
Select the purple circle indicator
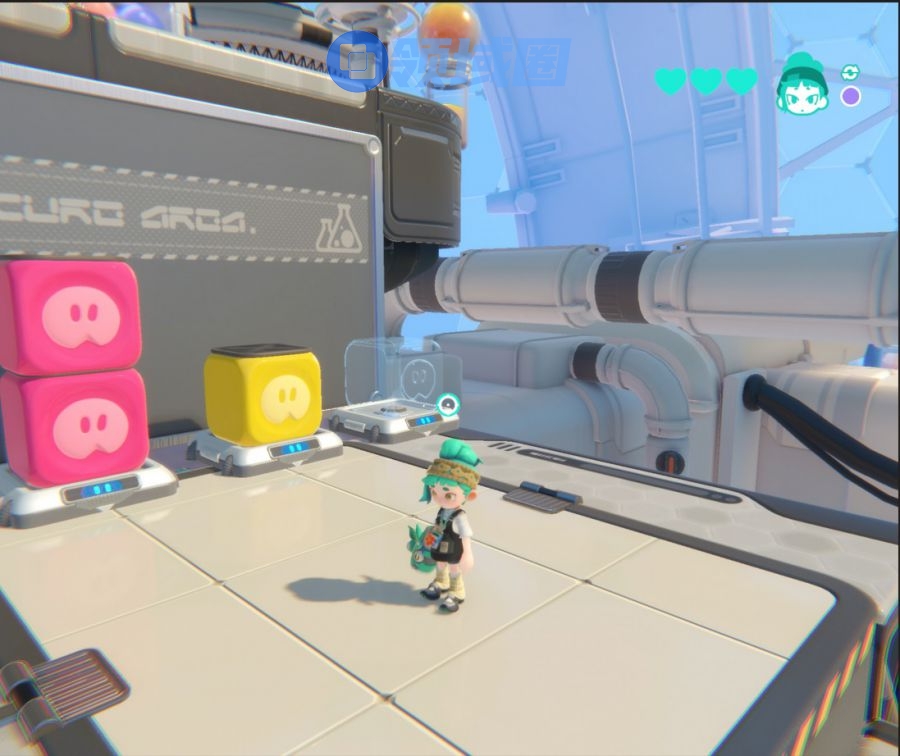pyautogui.click(x=850, y=96)
